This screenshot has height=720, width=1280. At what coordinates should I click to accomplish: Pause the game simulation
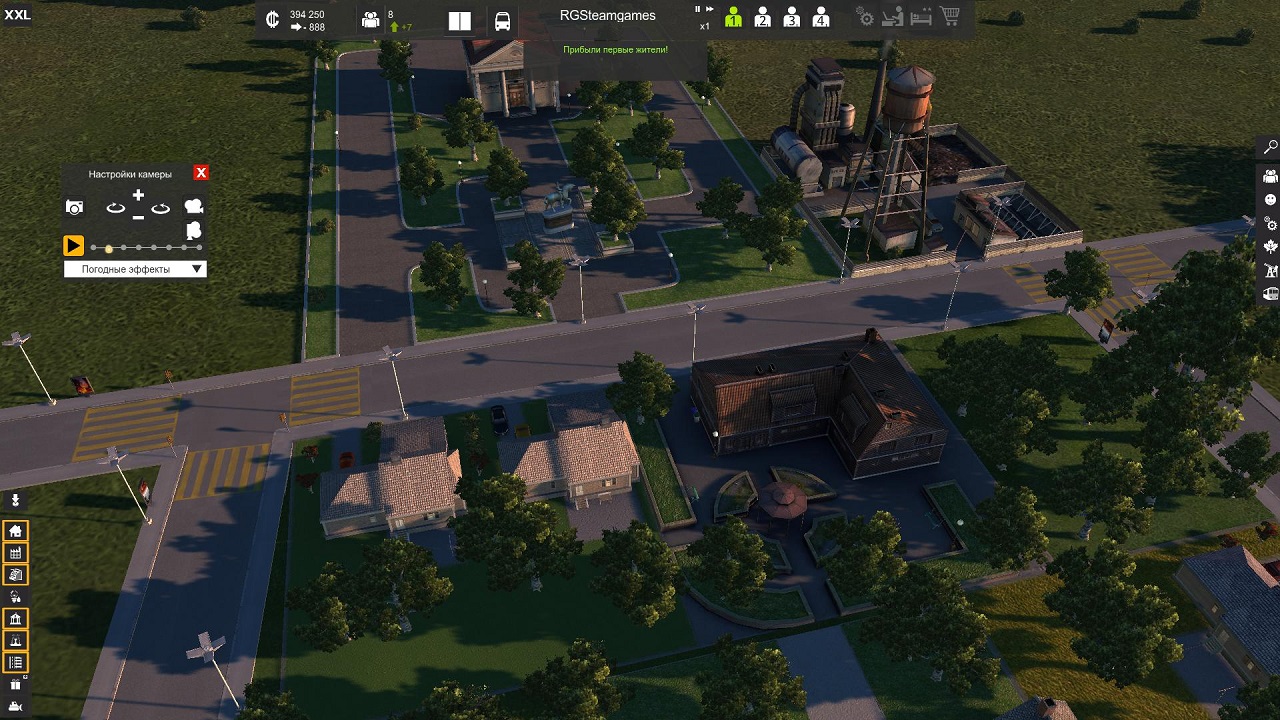tap(699, 9)
